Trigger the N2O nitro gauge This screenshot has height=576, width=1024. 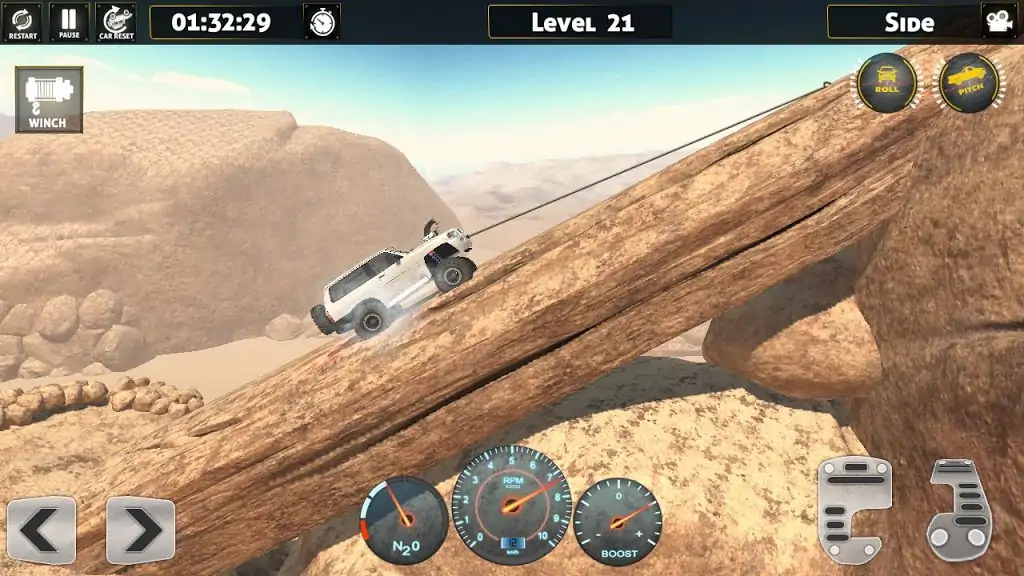pyautogui.click(x=404, y=520)
